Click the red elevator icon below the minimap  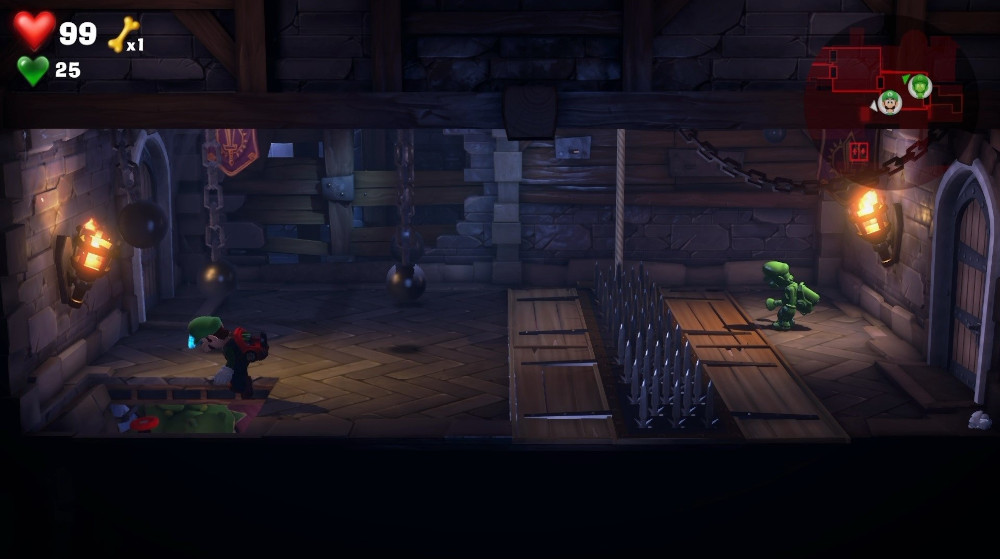(858, 152)
